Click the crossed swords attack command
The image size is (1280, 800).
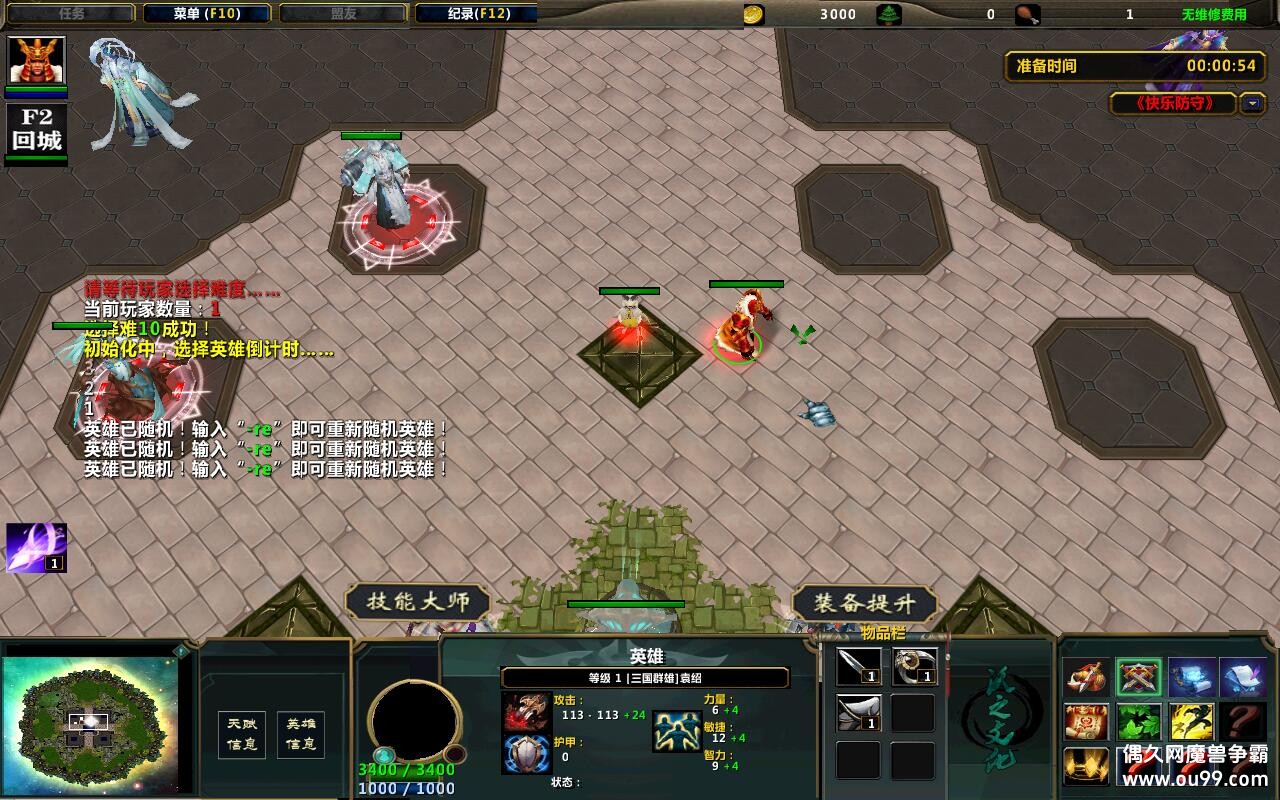[x=1139, y=678]
